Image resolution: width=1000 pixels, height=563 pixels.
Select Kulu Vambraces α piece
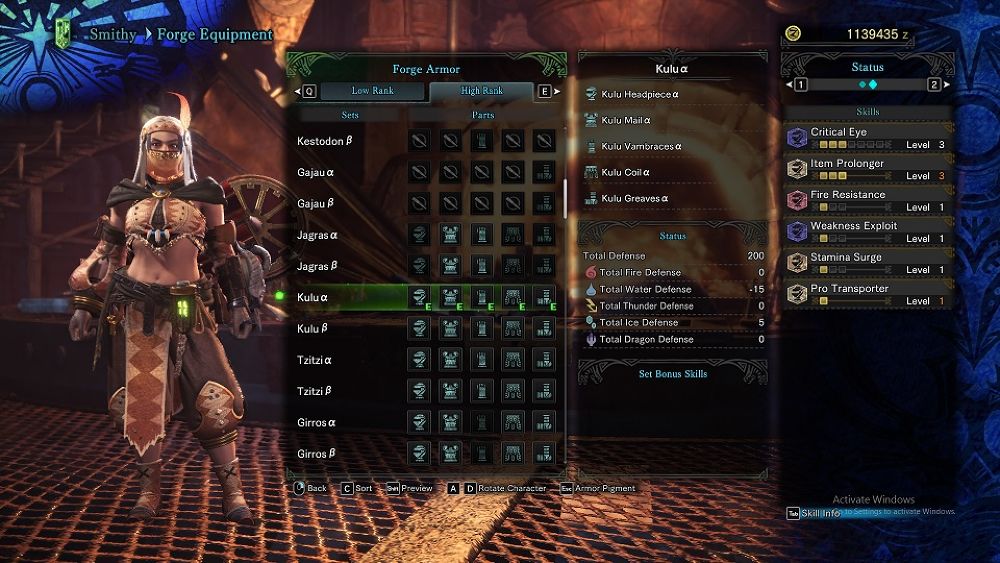[641, 147]
